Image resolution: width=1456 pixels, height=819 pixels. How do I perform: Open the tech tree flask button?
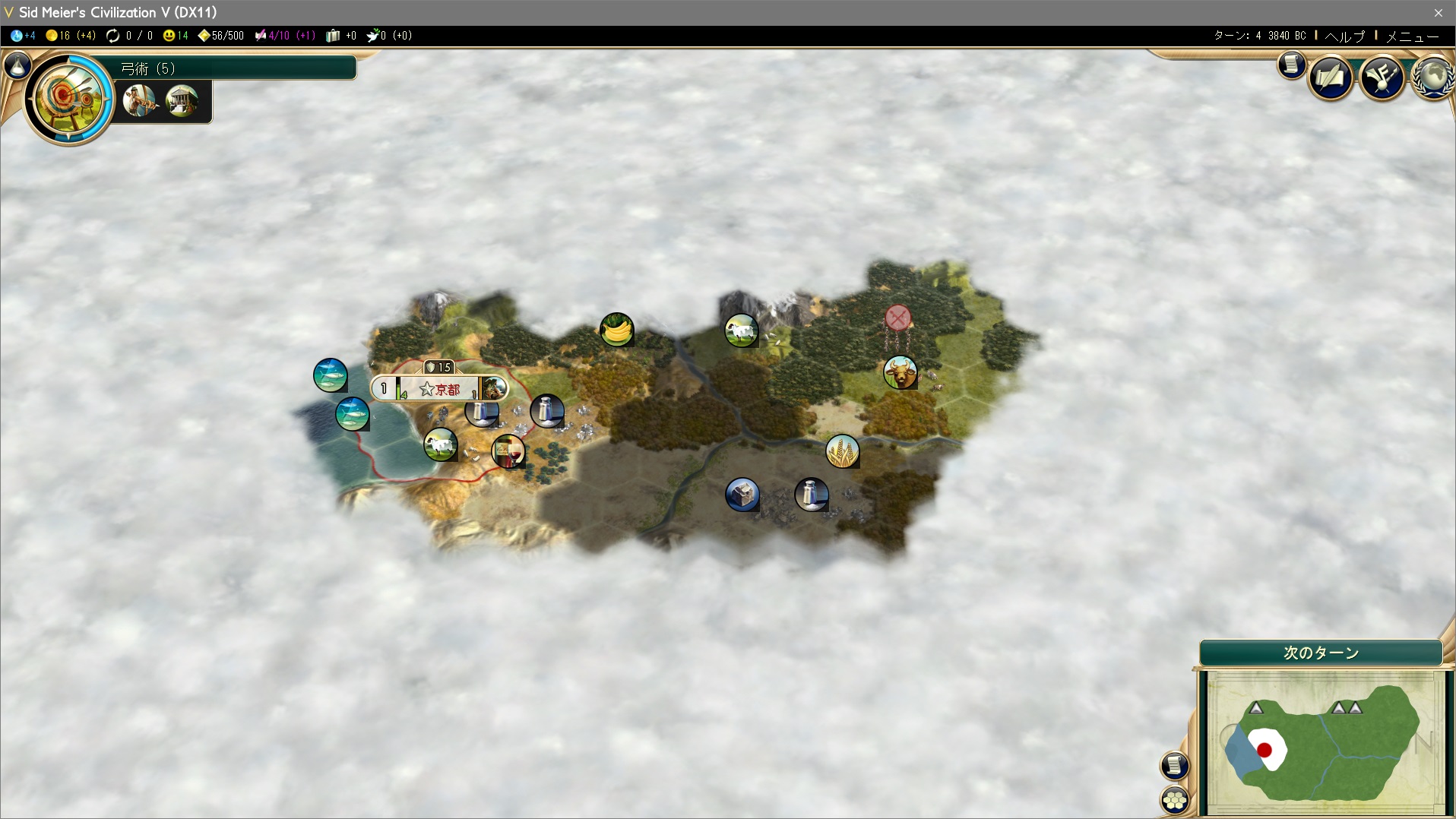(x=17, y=66)
